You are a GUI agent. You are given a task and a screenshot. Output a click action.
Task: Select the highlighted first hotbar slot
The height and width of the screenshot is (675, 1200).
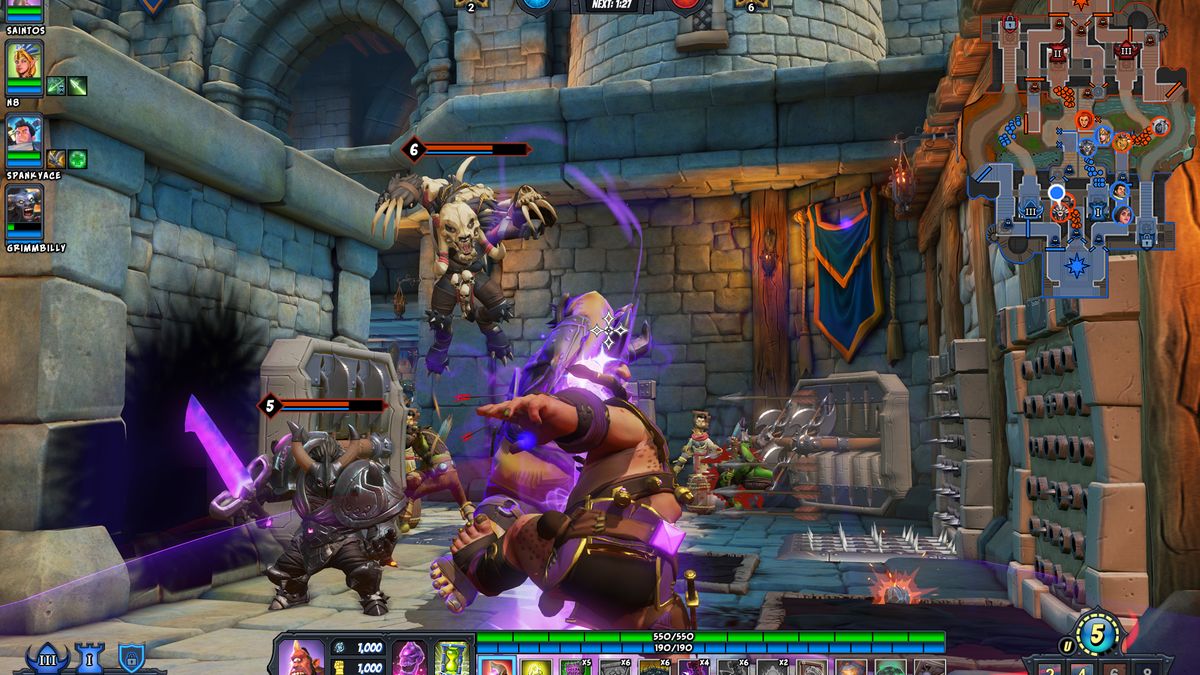[497, 666]
